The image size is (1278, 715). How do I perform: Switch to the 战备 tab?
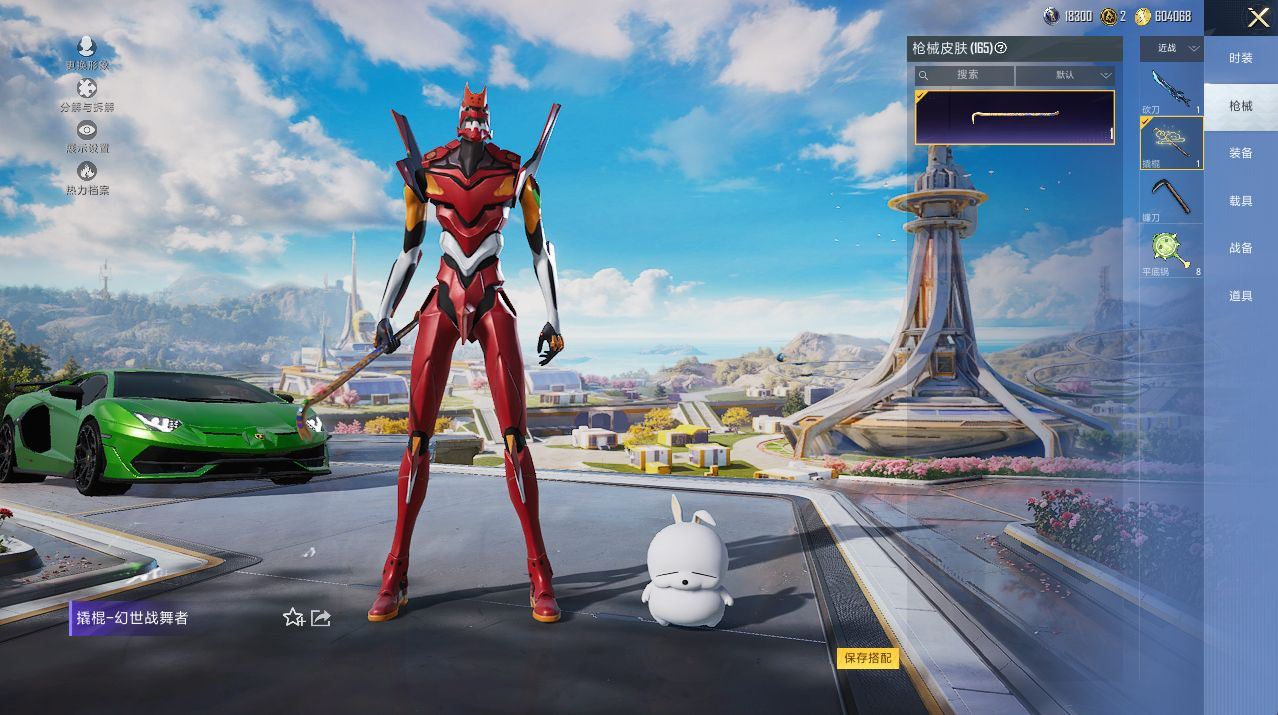[1241, 248]
